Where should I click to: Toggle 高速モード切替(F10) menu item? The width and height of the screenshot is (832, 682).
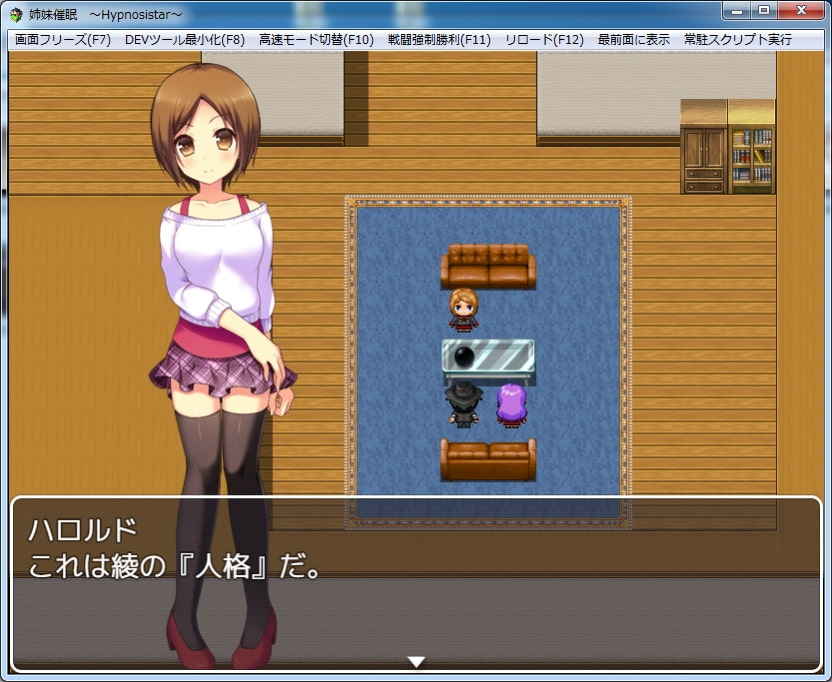click(315, 40)
